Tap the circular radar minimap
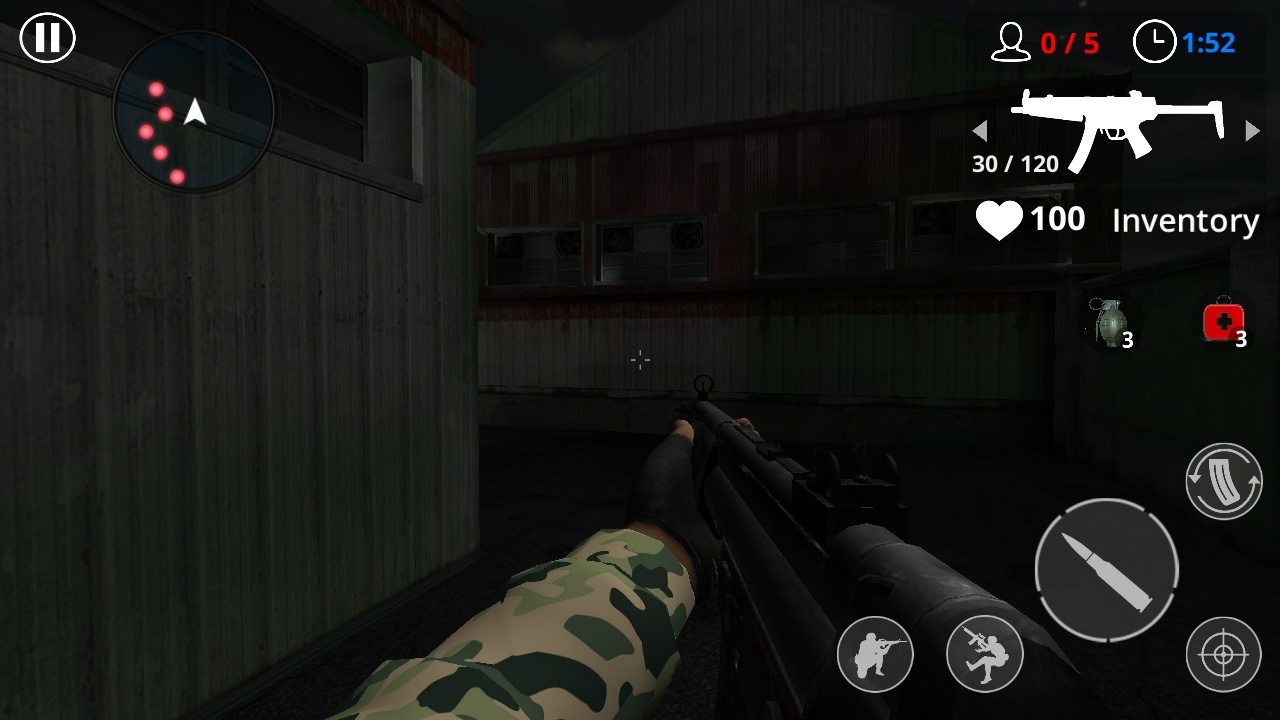 (x=193, y=111)
